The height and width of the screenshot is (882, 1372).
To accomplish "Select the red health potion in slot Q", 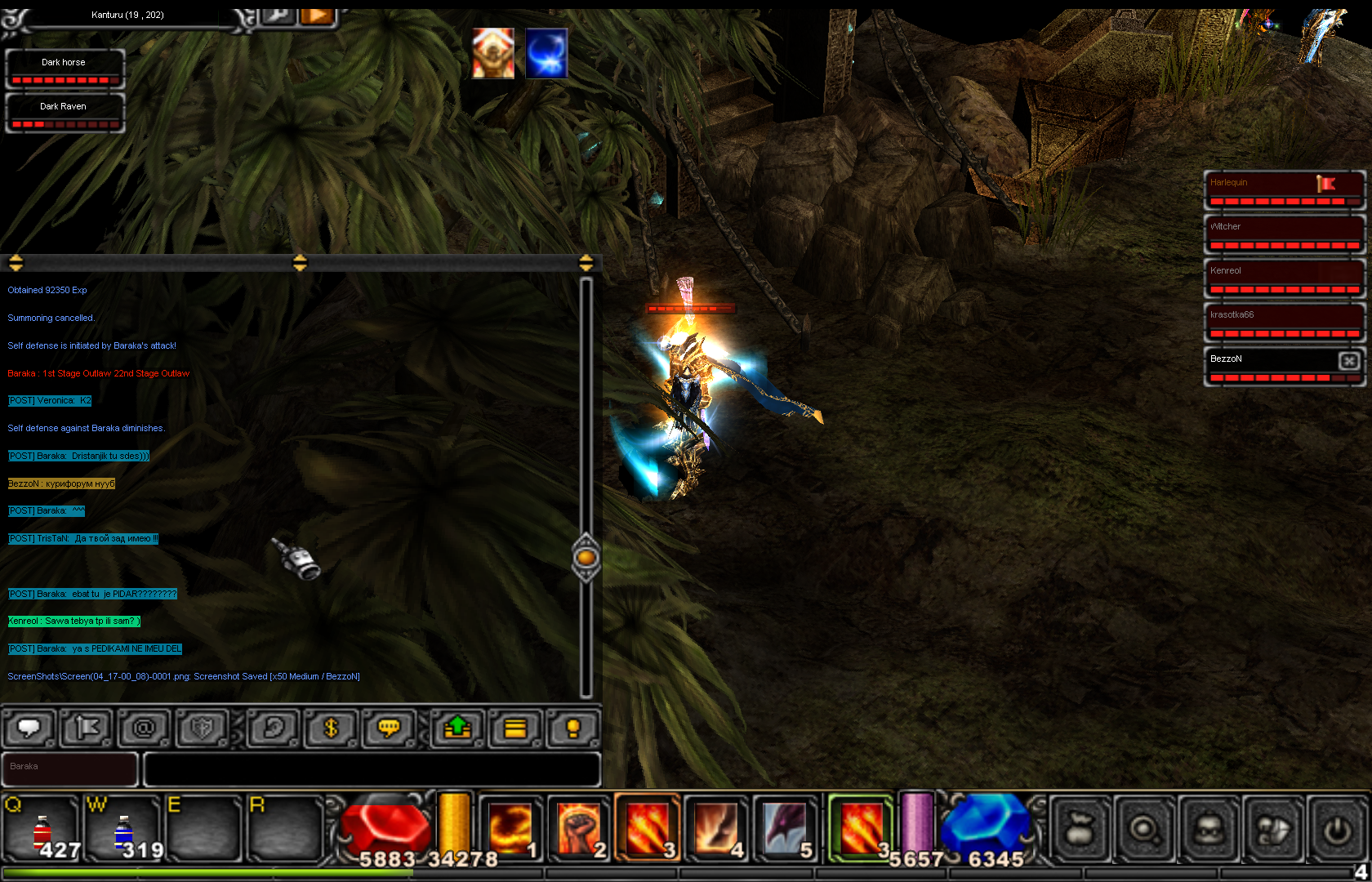I will 42,831.
